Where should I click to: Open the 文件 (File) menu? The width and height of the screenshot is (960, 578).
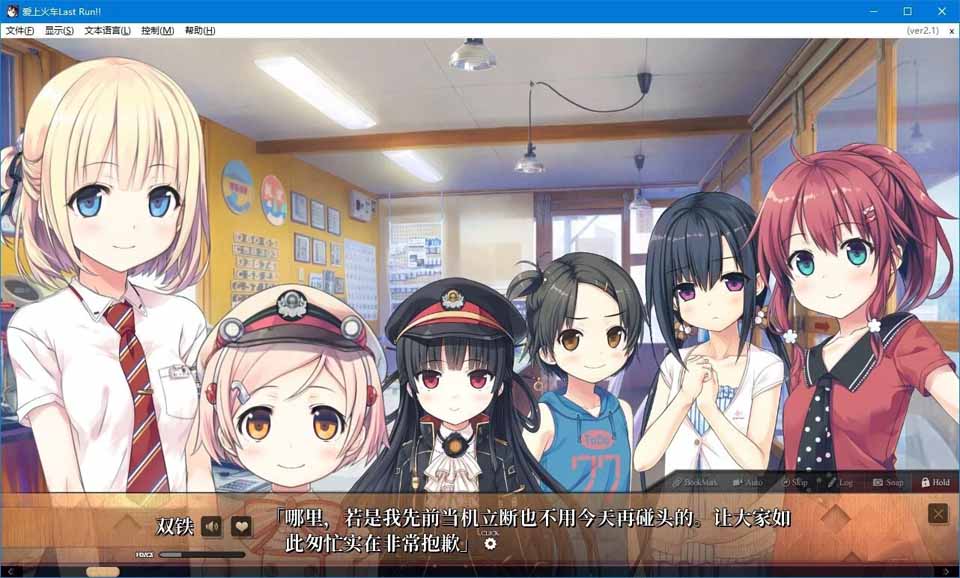click(19, 31)
